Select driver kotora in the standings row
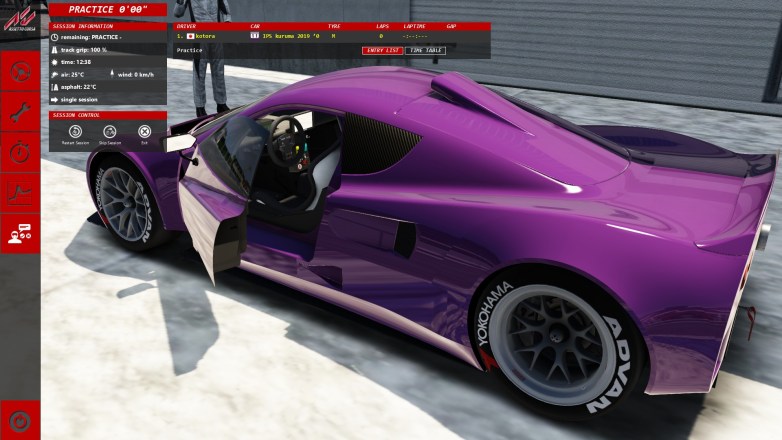The image size is (782, 440). click(x=205, y=35)
